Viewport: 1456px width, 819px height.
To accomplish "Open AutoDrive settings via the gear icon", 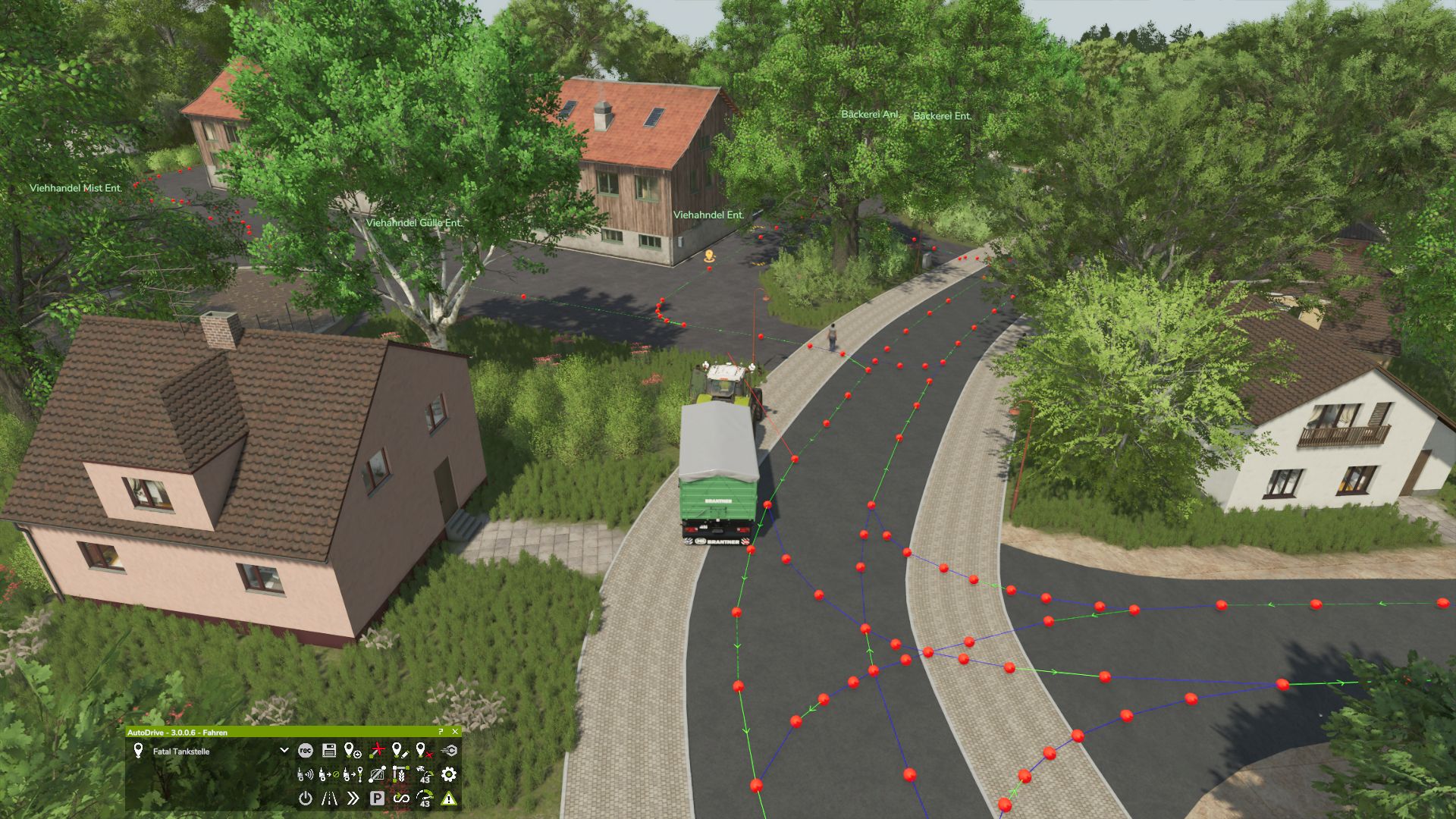I will click(x=449, y=774).
